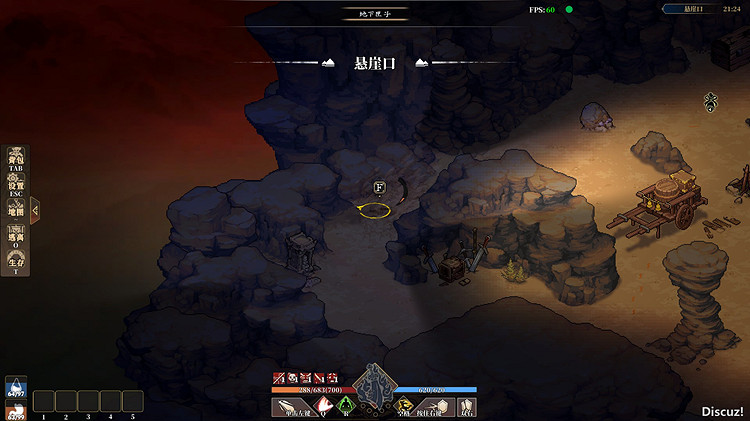Use the red Q skill icon
Screen dimensions: 750x421
coord(324,406)
